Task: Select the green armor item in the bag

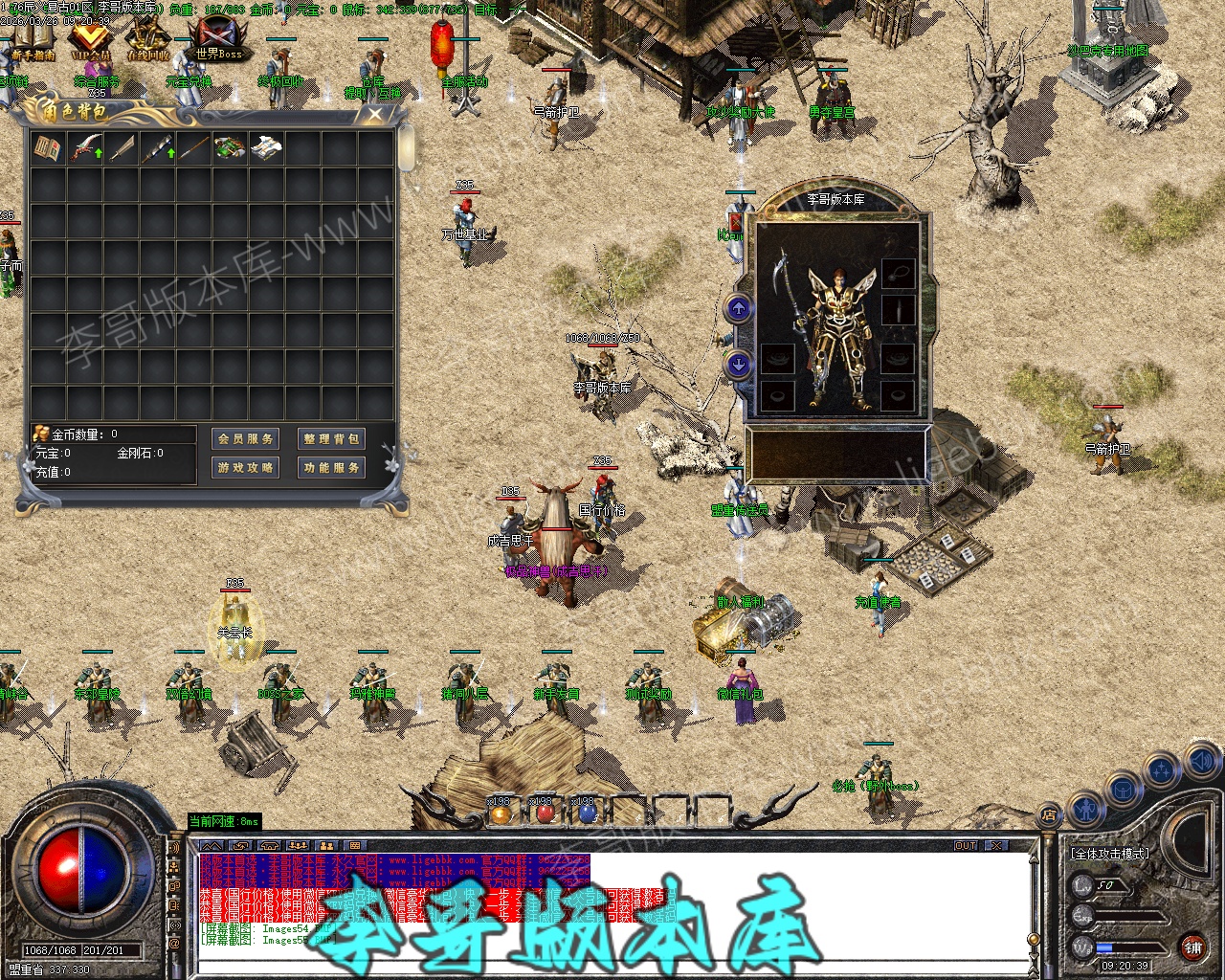Action: 230,148
